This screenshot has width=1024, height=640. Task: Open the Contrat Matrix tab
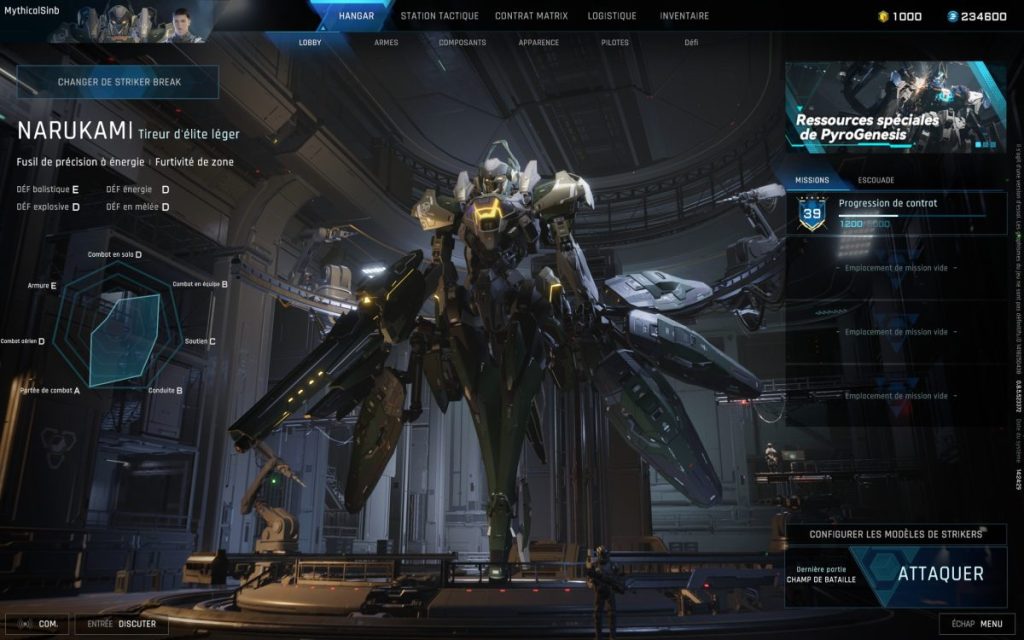click(531, 16)
